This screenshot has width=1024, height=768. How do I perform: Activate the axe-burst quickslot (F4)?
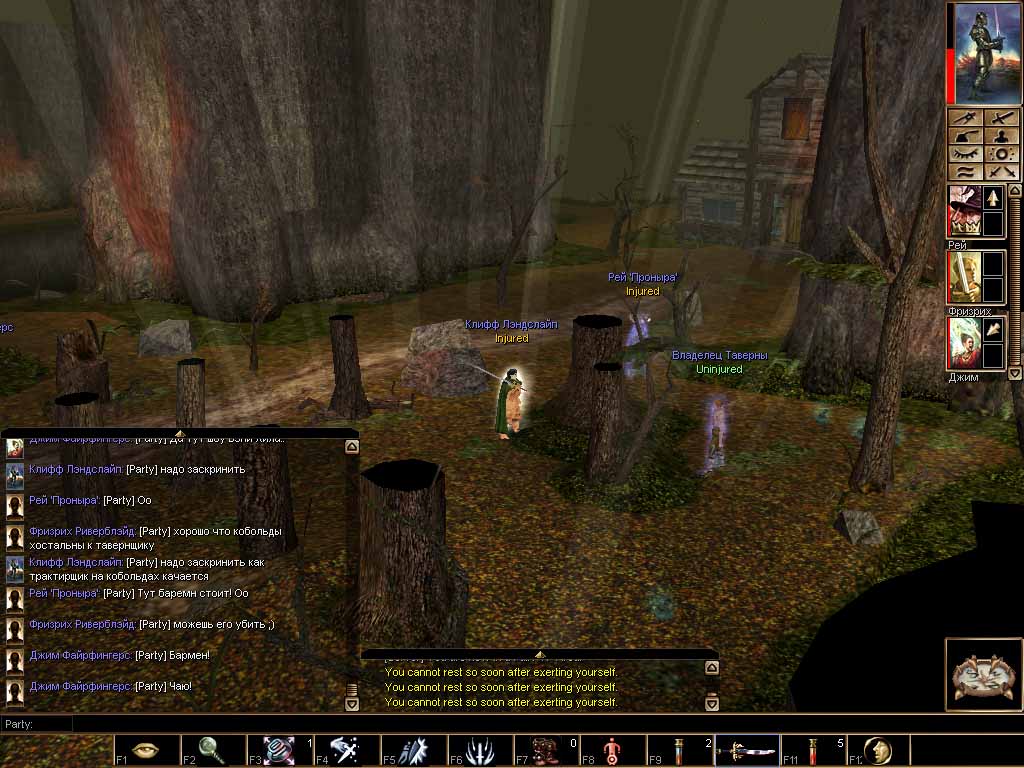[x=346, y=750]
